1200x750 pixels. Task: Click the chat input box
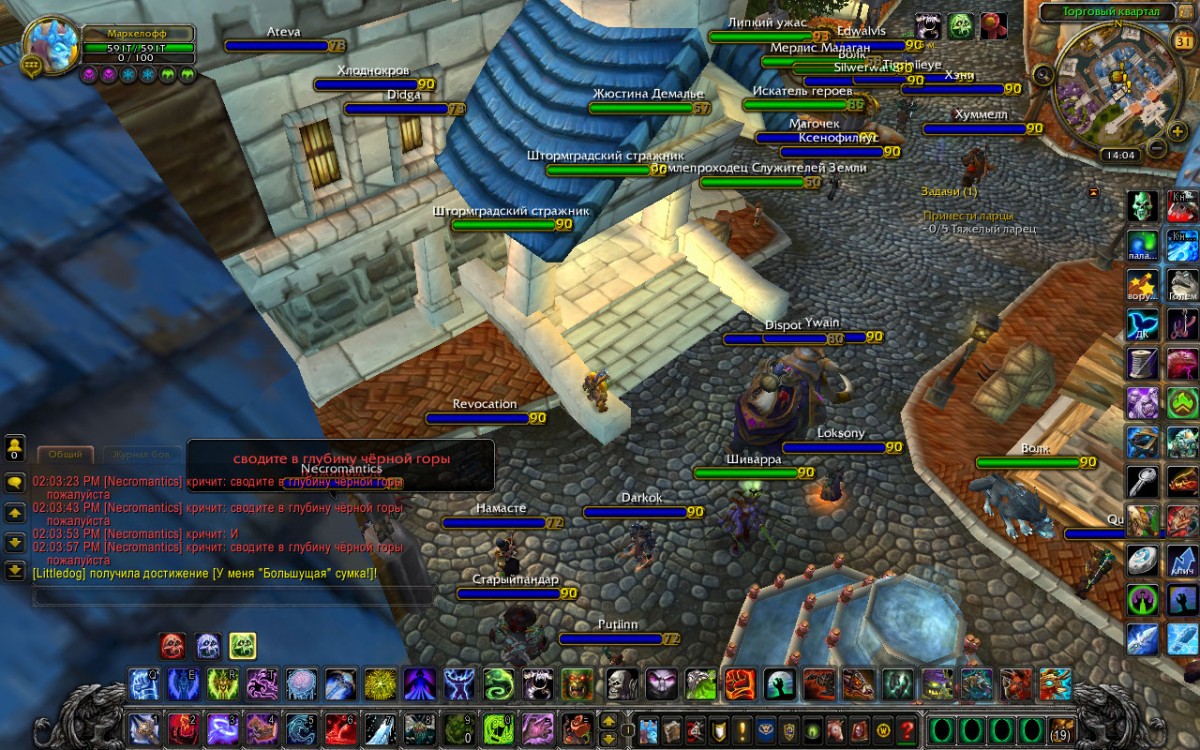232,596
